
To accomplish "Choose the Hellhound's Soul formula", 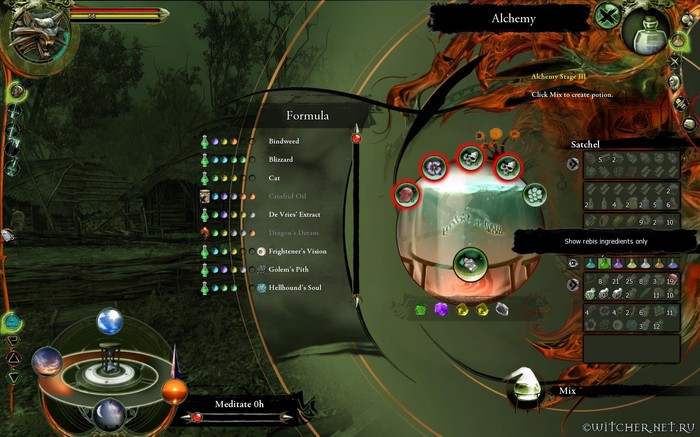I will point(295,287).
